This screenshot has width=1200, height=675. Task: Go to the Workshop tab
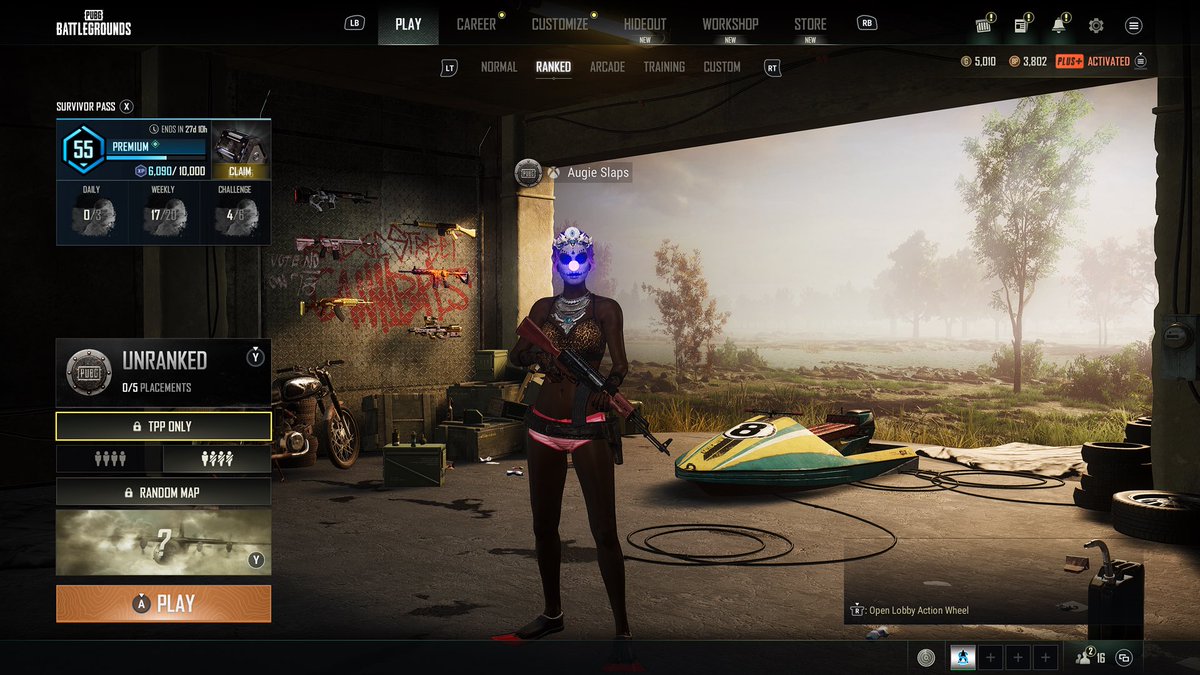click(x=730, y=24)
